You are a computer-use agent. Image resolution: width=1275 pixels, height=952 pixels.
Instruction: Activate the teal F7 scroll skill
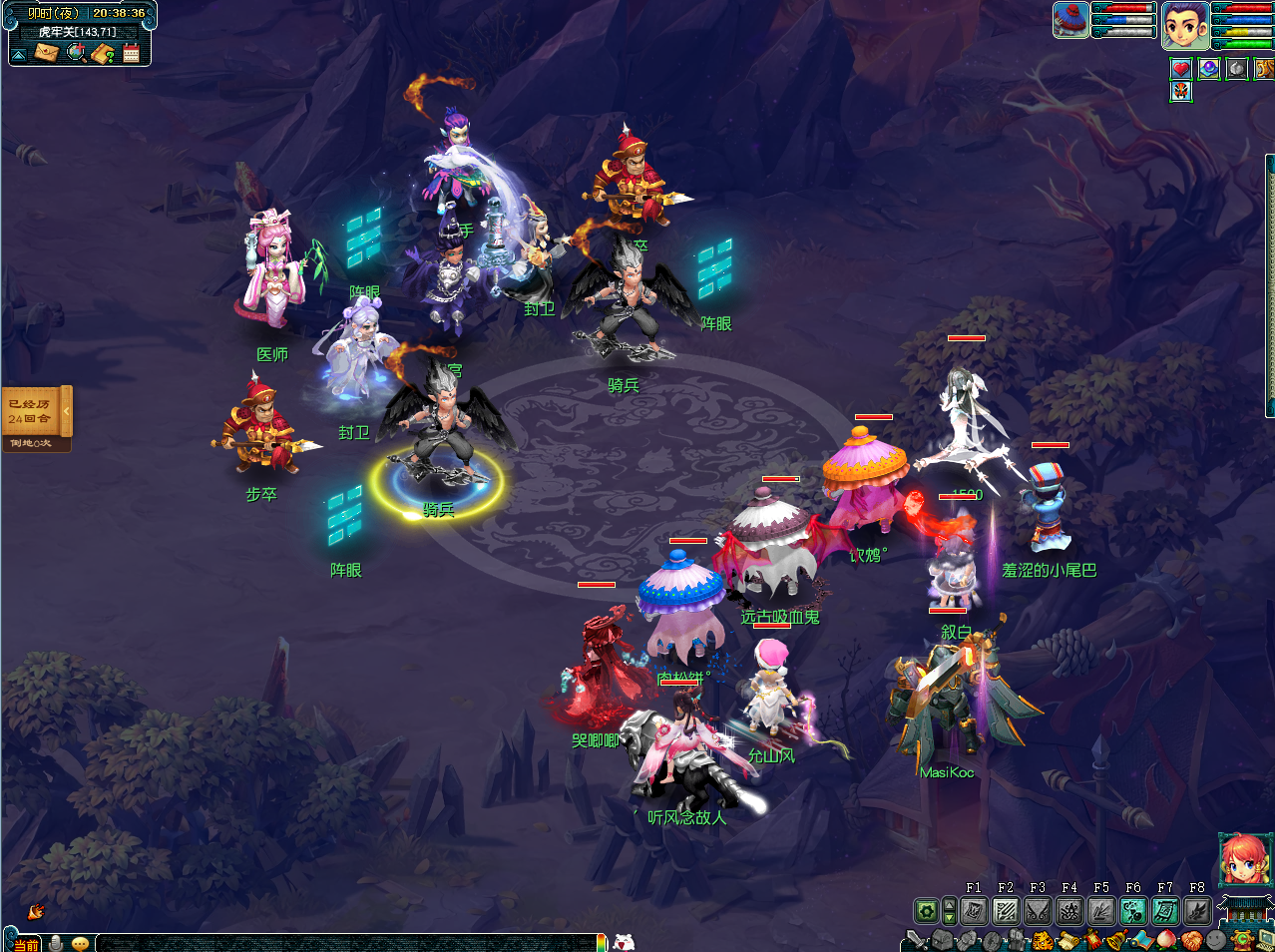click(1165, 910)
